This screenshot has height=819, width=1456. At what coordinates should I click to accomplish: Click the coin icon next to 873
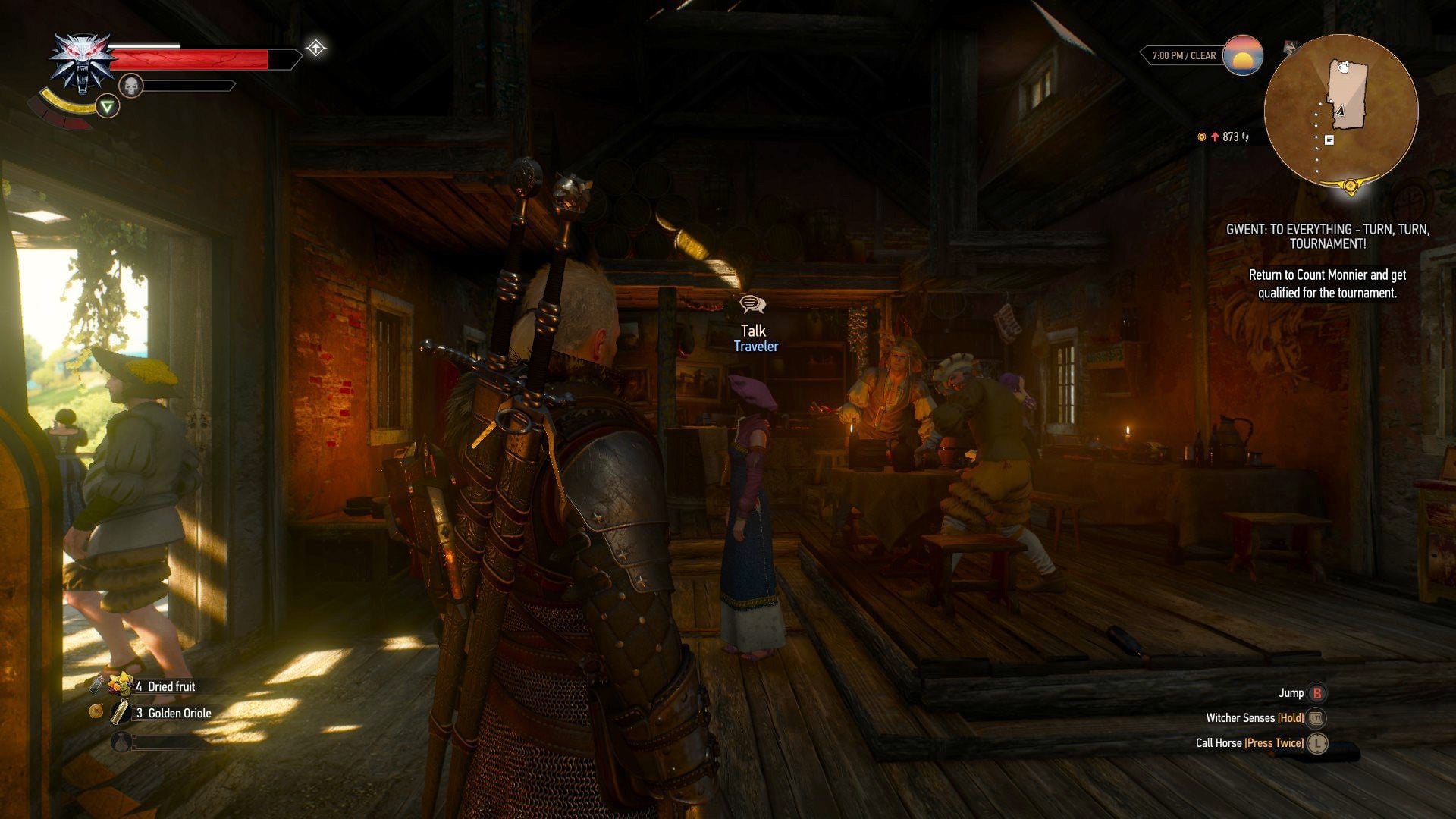coord(1202,138)
